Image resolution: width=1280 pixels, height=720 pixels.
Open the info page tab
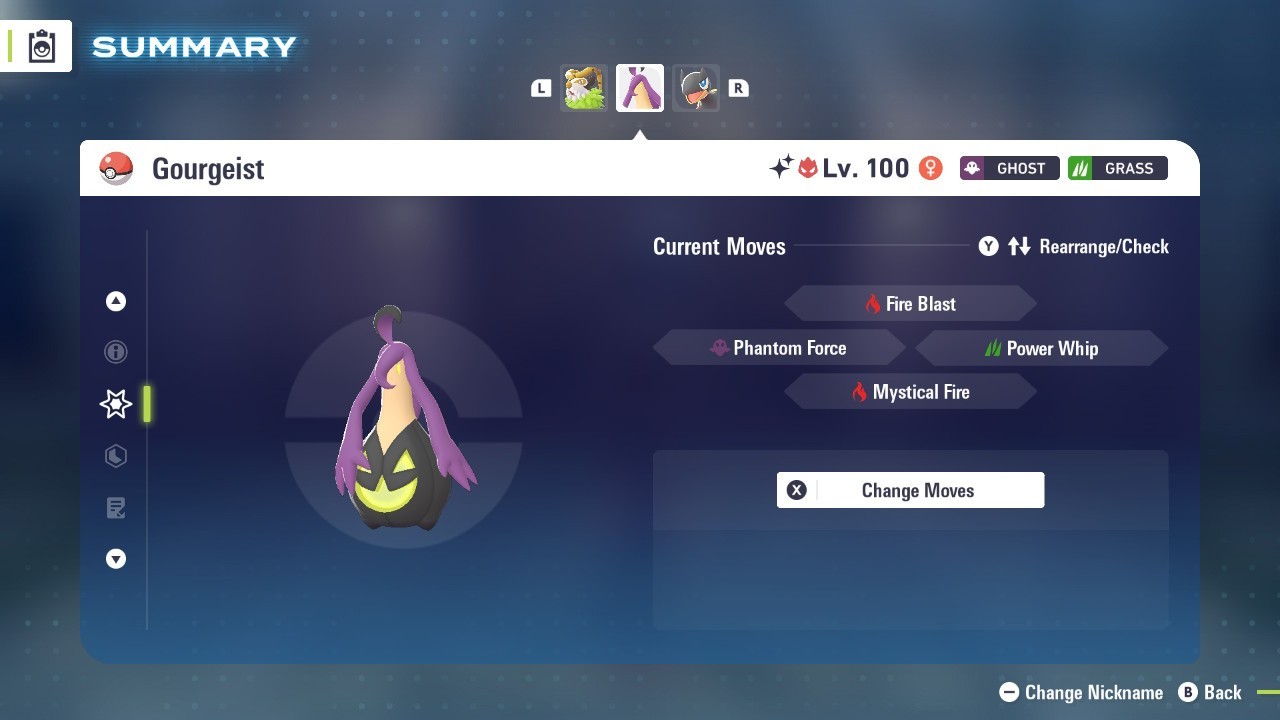click(x=116, y=352)
